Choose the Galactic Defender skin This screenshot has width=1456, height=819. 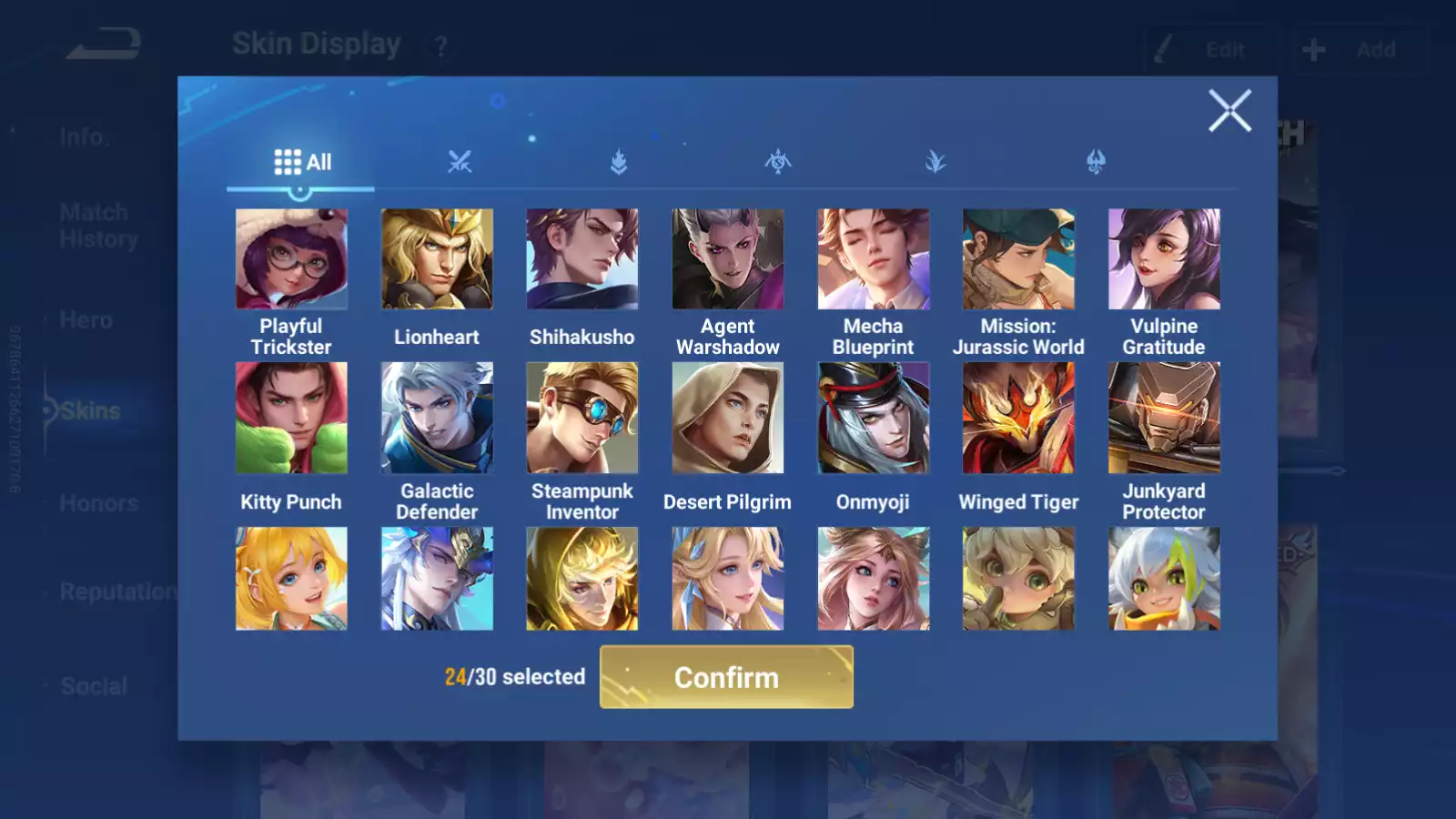click(437, 418)
